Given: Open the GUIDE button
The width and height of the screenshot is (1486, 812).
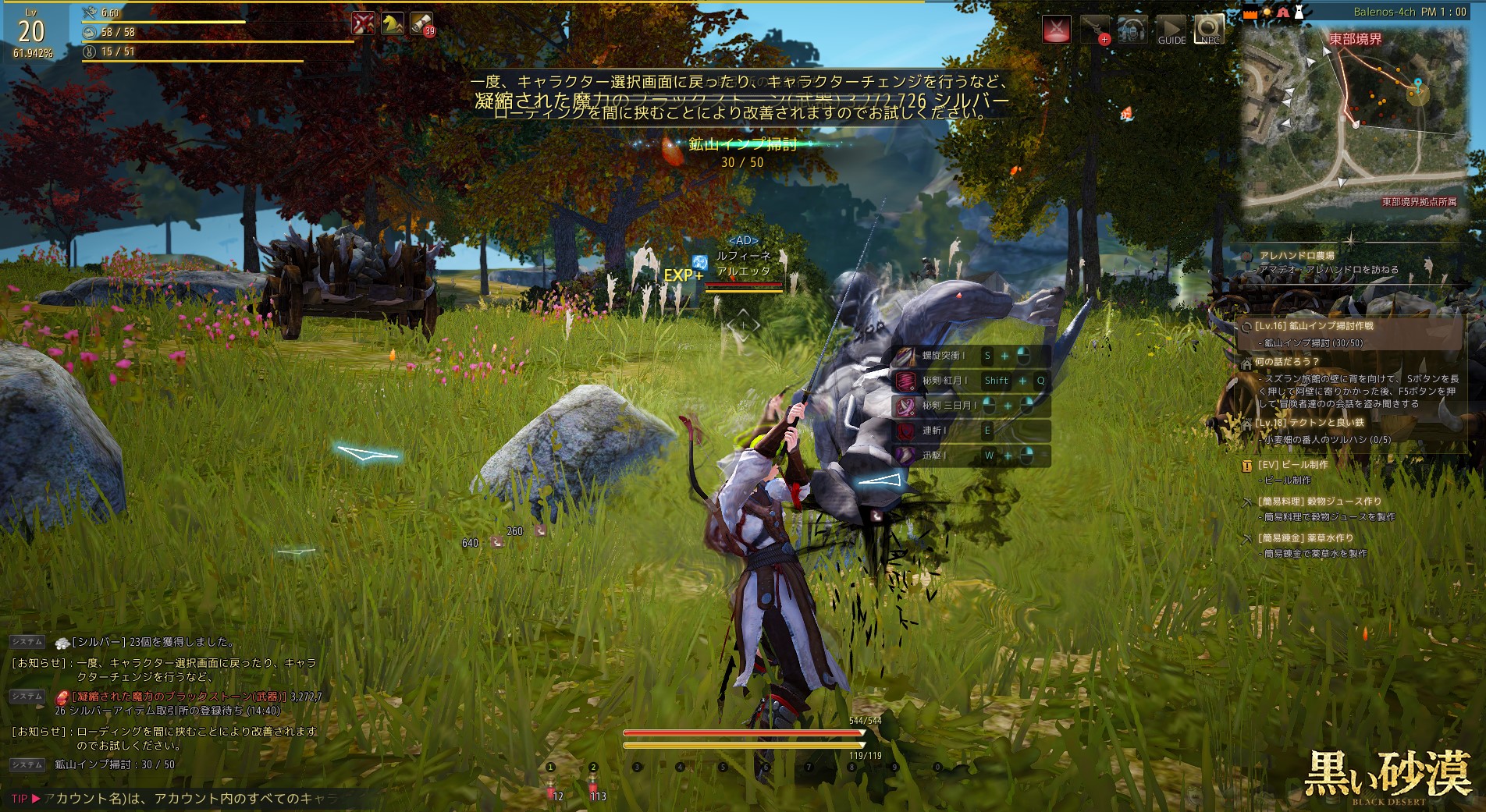Looking at the screenshot, I should pos(1171,30).
